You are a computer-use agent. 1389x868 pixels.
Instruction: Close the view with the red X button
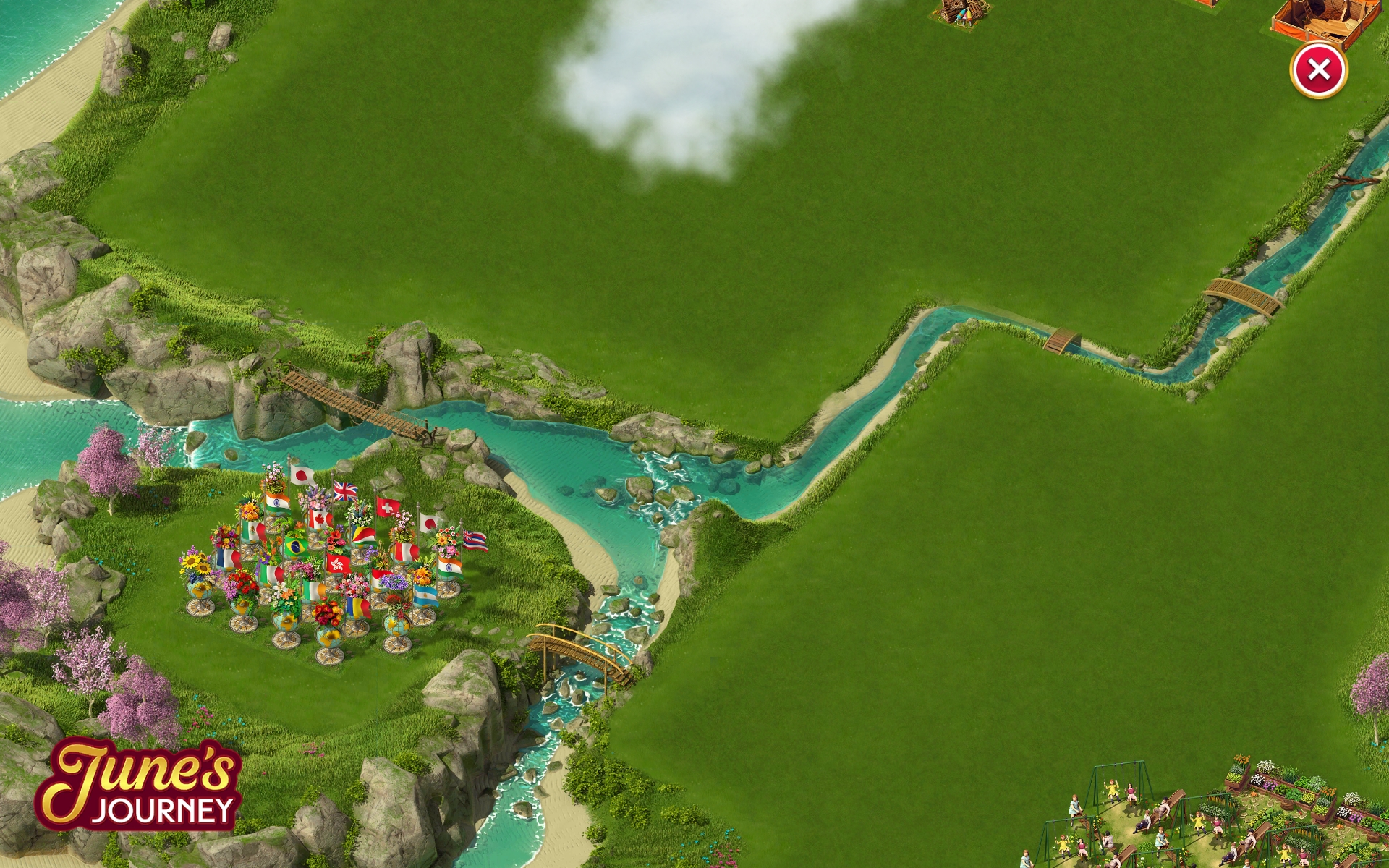coord(1318,70)
